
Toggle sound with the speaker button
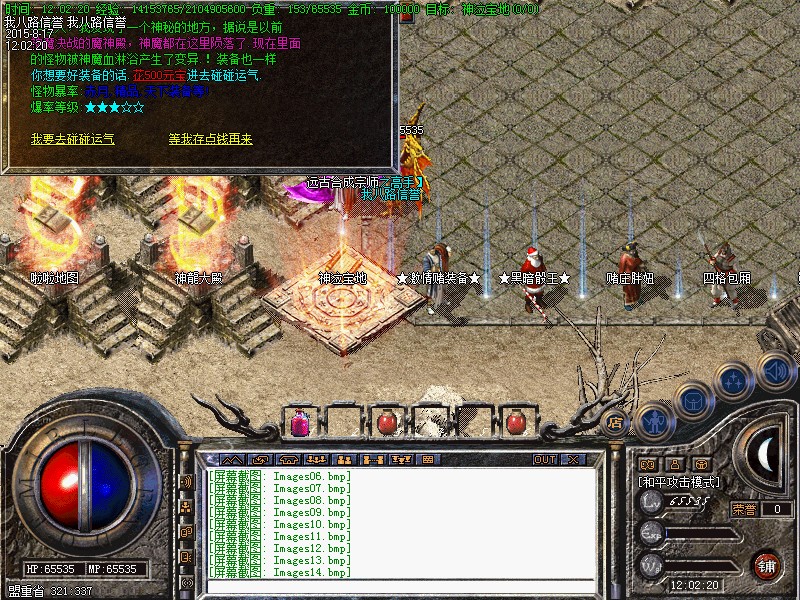coord(774,370)
